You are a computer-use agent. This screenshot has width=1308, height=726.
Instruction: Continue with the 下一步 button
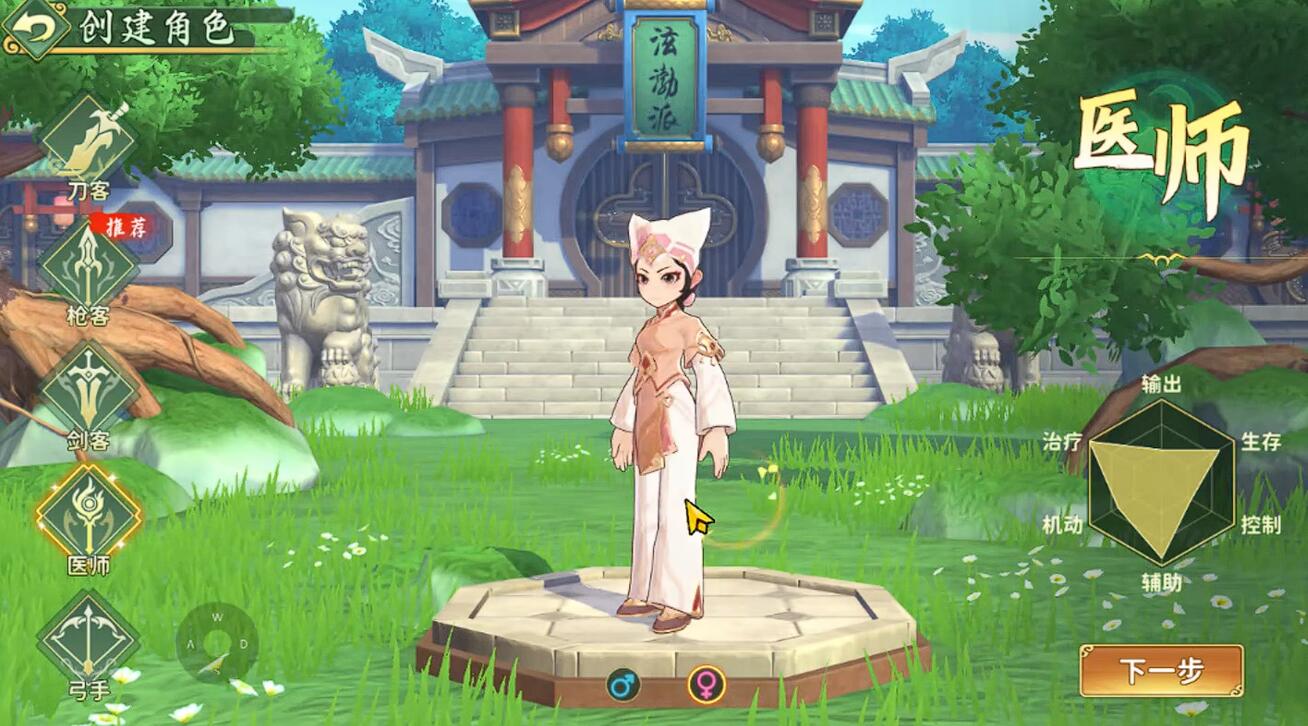[x=1161, y=671]
